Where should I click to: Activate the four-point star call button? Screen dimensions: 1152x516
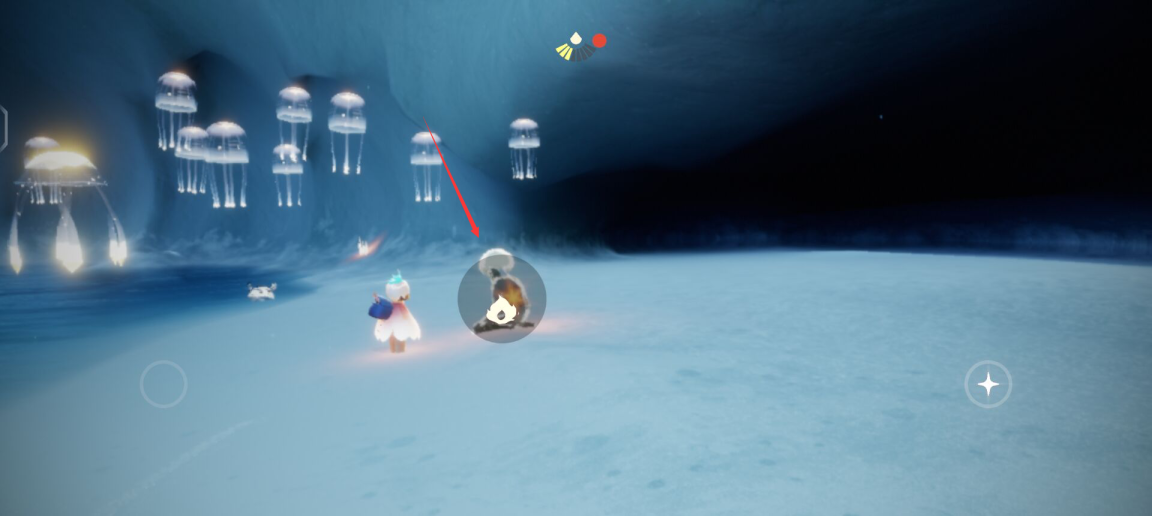[988, 384]
